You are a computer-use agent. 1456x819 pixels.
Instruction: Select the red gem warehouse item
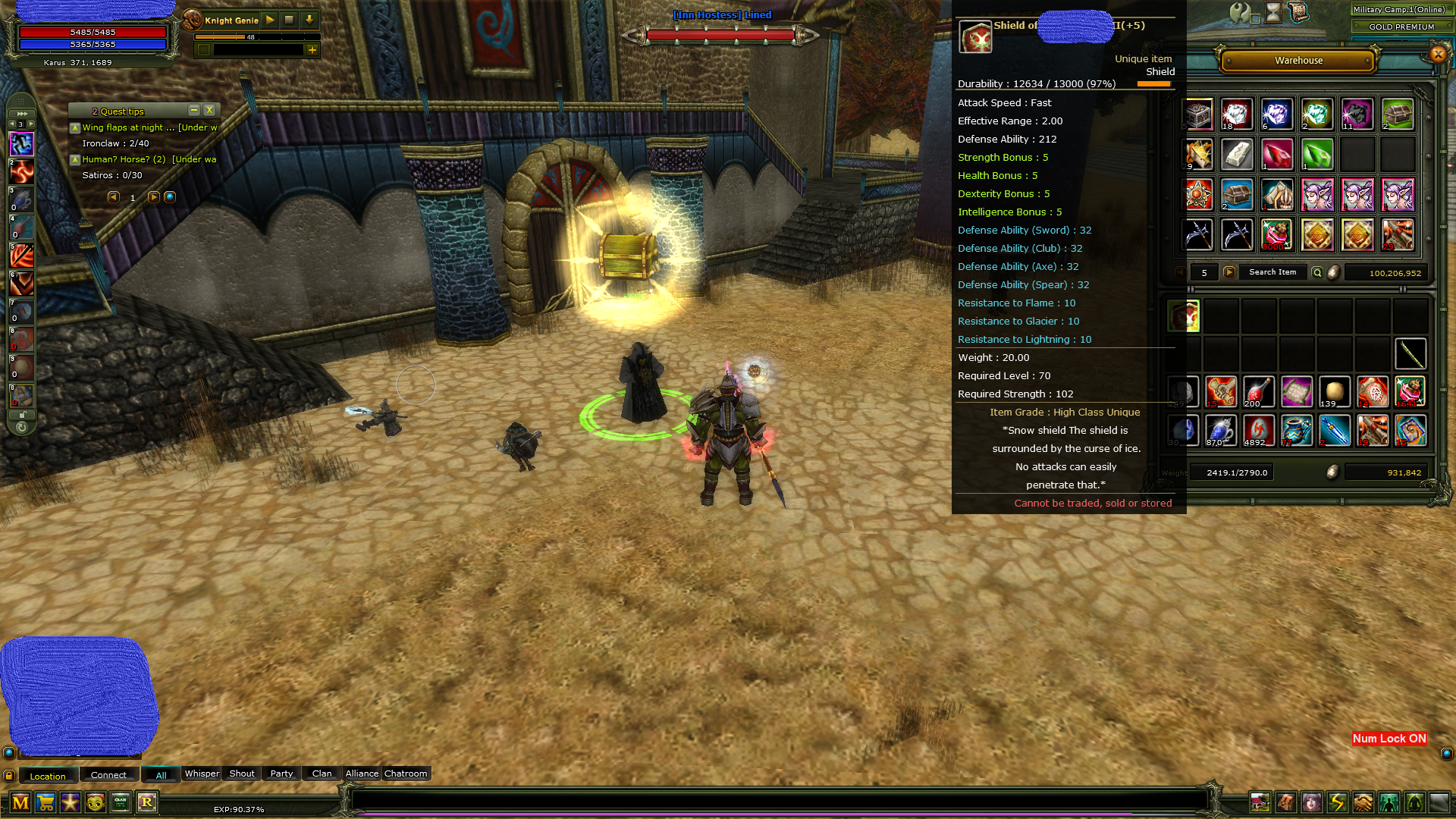click(x=1277, y=155)
